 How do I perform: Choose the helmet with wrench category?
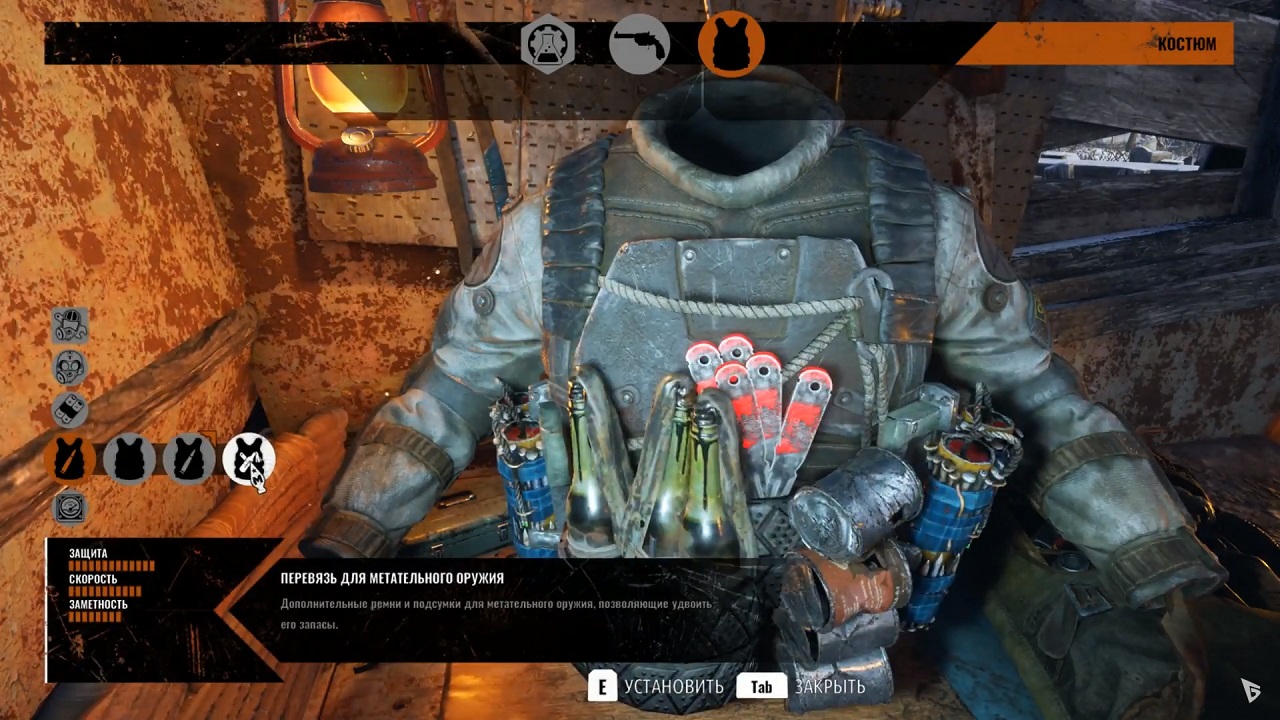point(70,325)
